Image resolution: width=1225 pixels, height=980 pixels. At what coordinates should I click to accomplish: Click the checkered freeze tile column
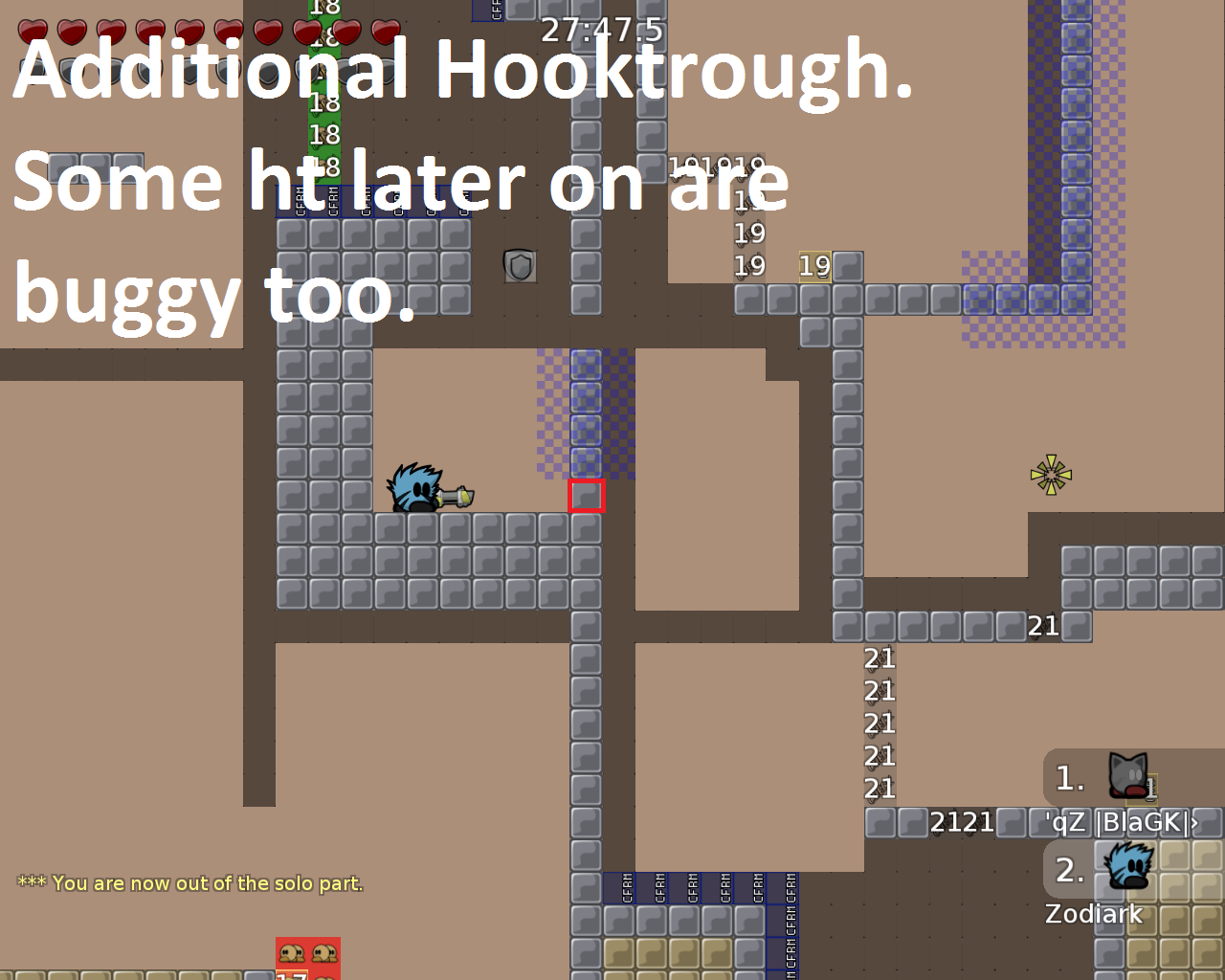click(x=584, y=412)
